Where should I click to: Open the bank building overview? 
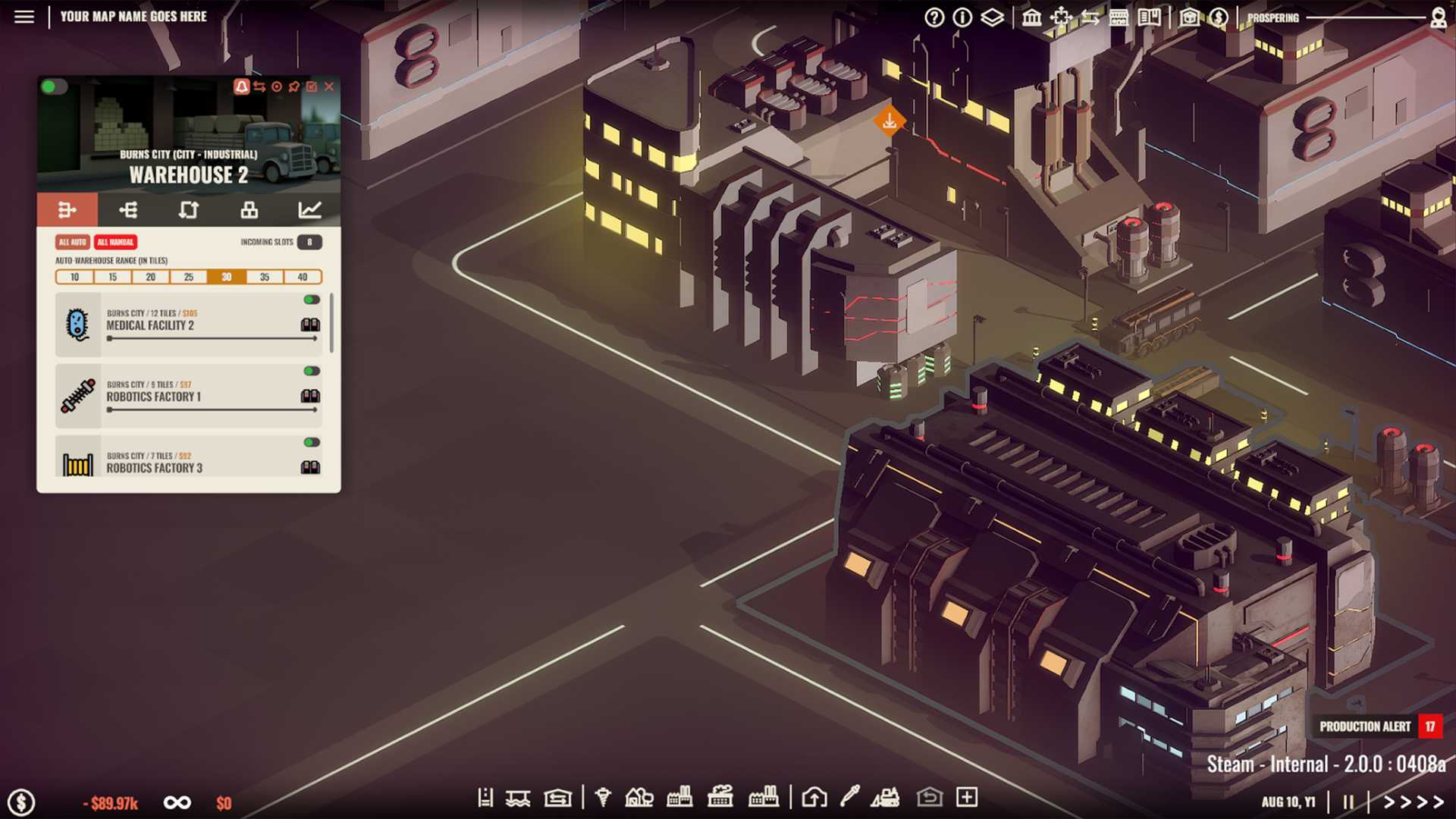pos(1032,17)
